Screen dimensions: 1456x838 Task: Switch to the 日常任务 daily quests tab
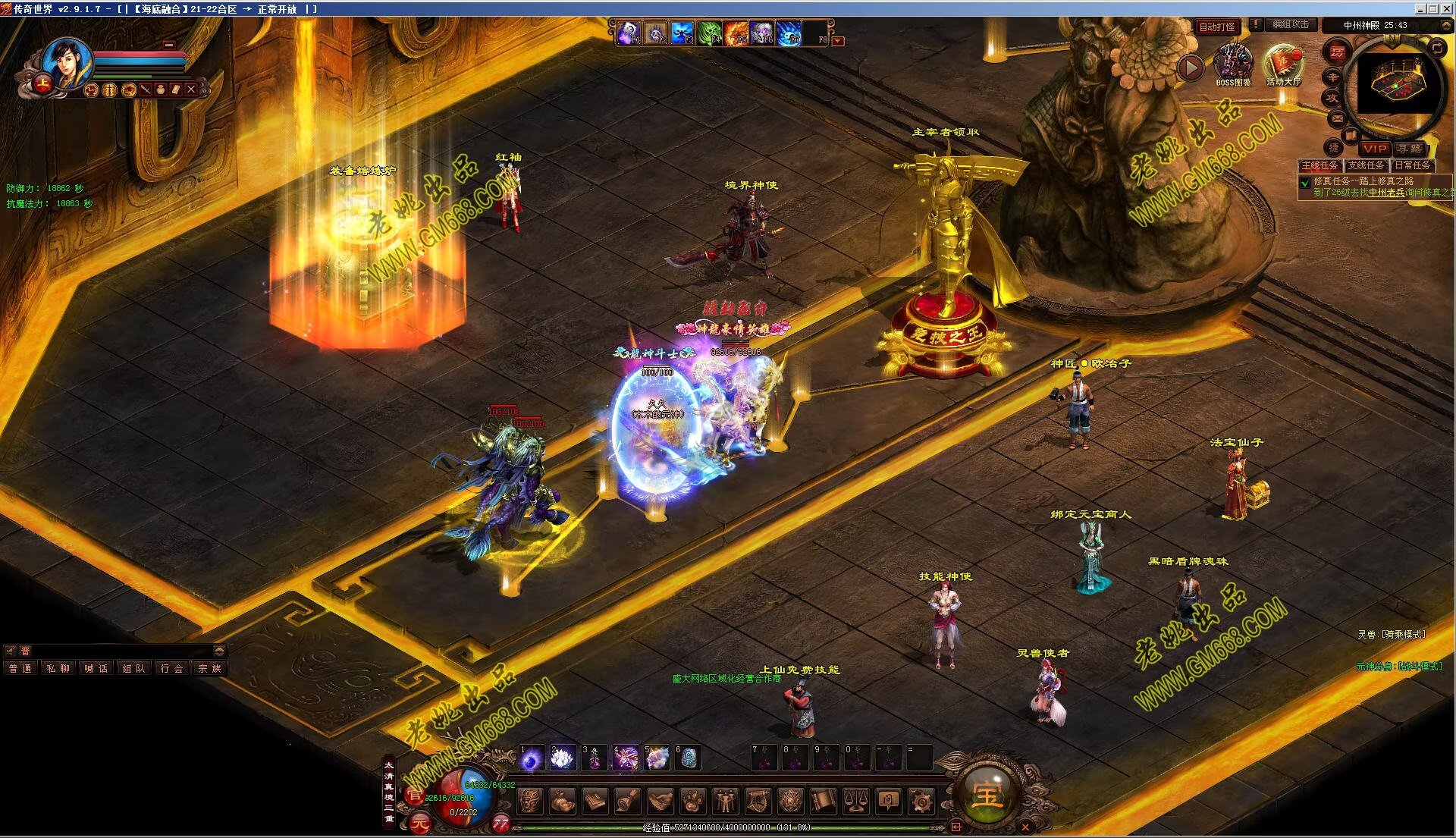click(1412, 165)
